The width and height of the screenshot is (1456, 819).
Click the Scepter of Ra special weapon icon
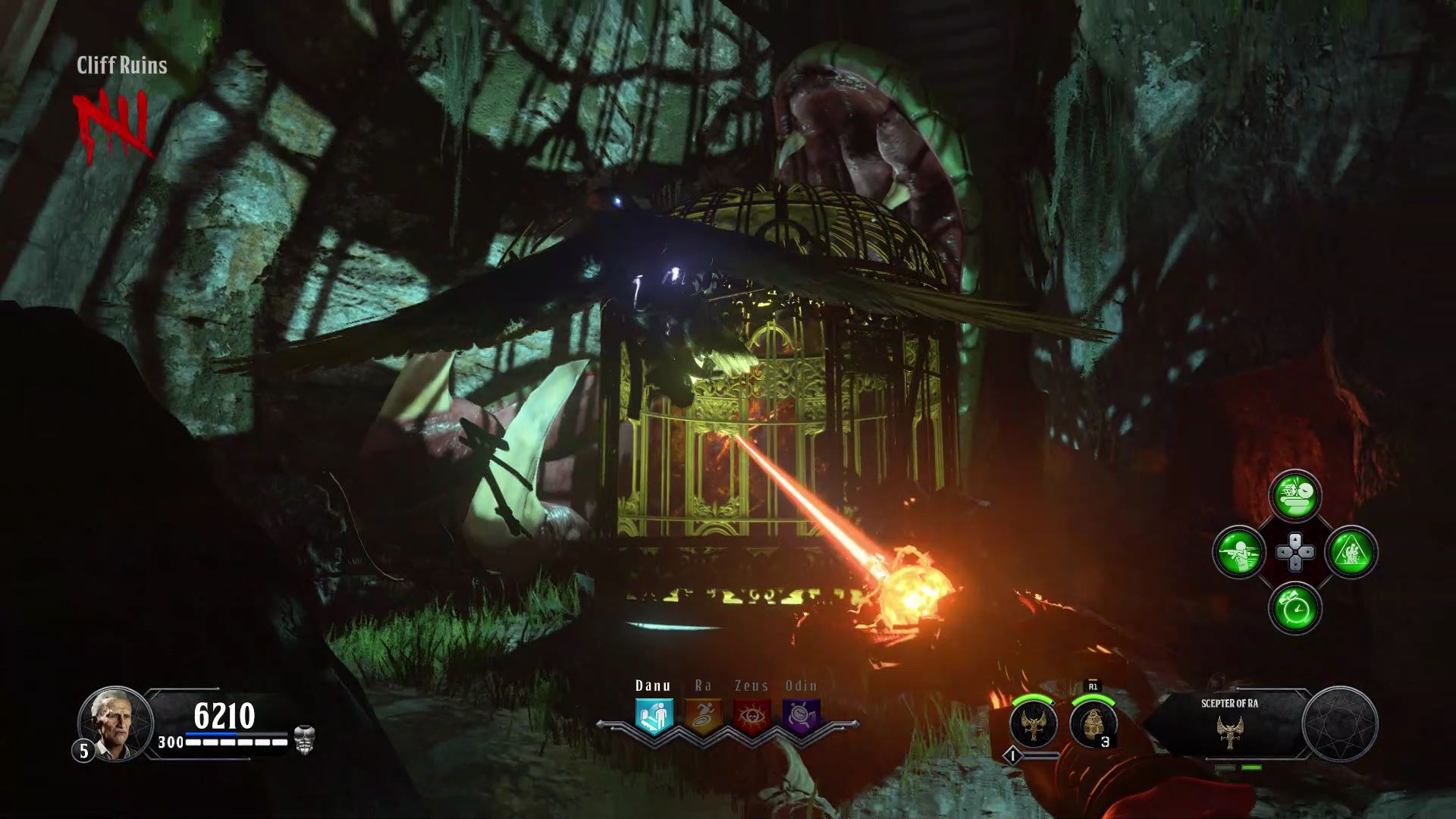1034,723
